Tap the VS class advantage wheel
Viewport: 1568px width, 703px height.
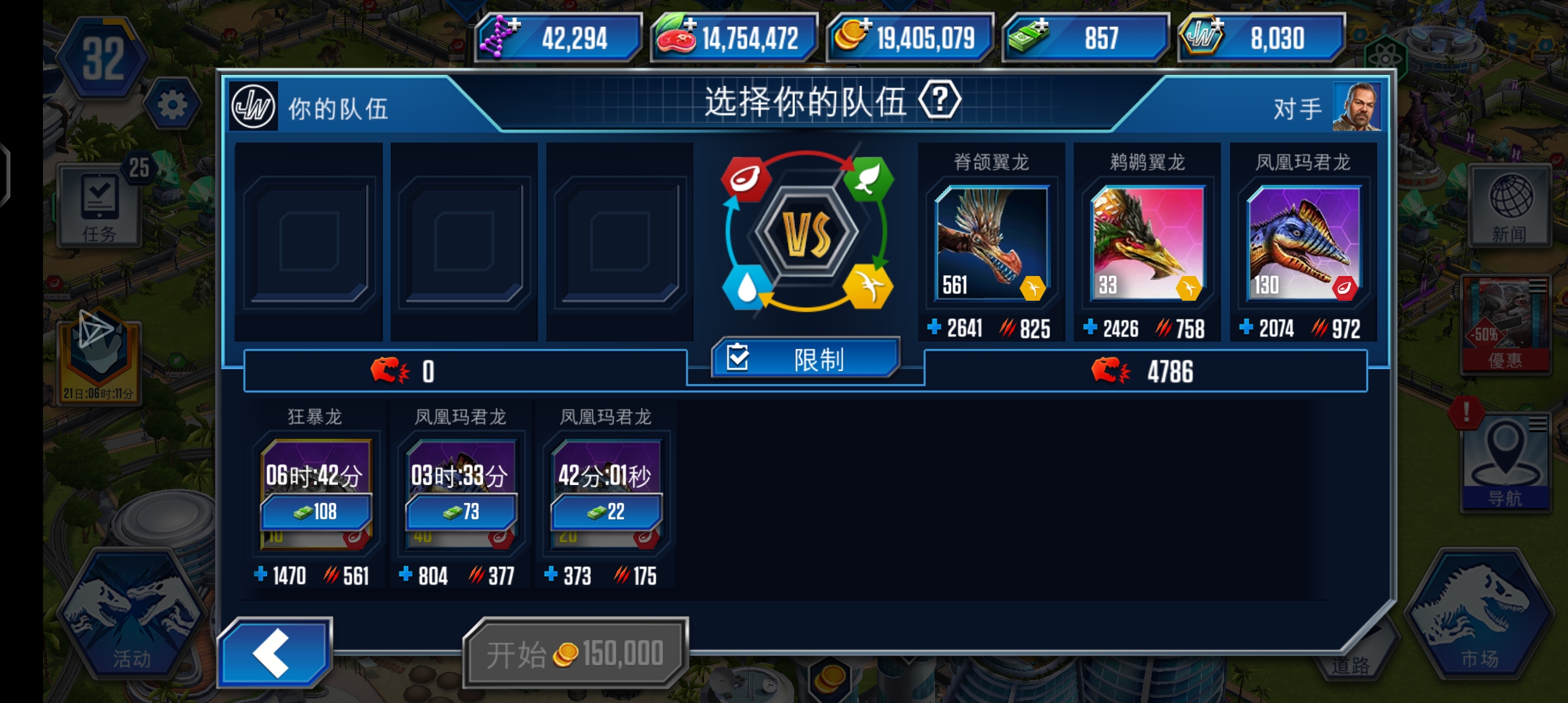[x=807, y=234]
